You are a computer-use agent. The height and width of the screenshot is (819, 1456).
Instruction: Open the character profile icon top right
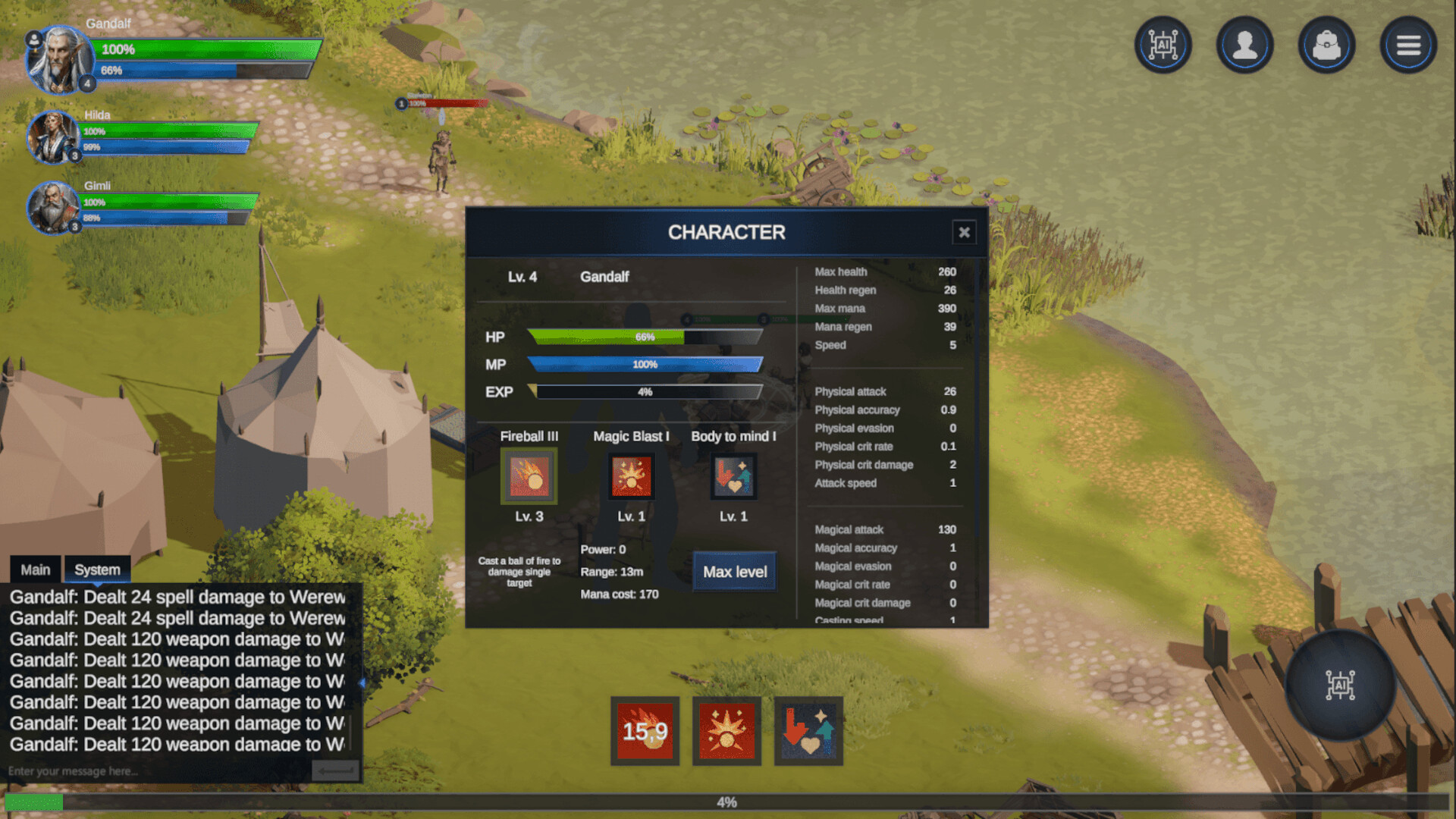coord(1244,44)
